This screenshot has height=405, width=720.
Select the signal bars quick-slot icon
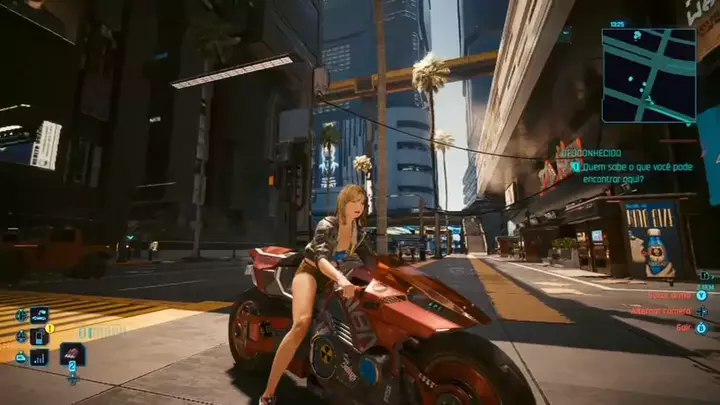click(x=39, y=357)
